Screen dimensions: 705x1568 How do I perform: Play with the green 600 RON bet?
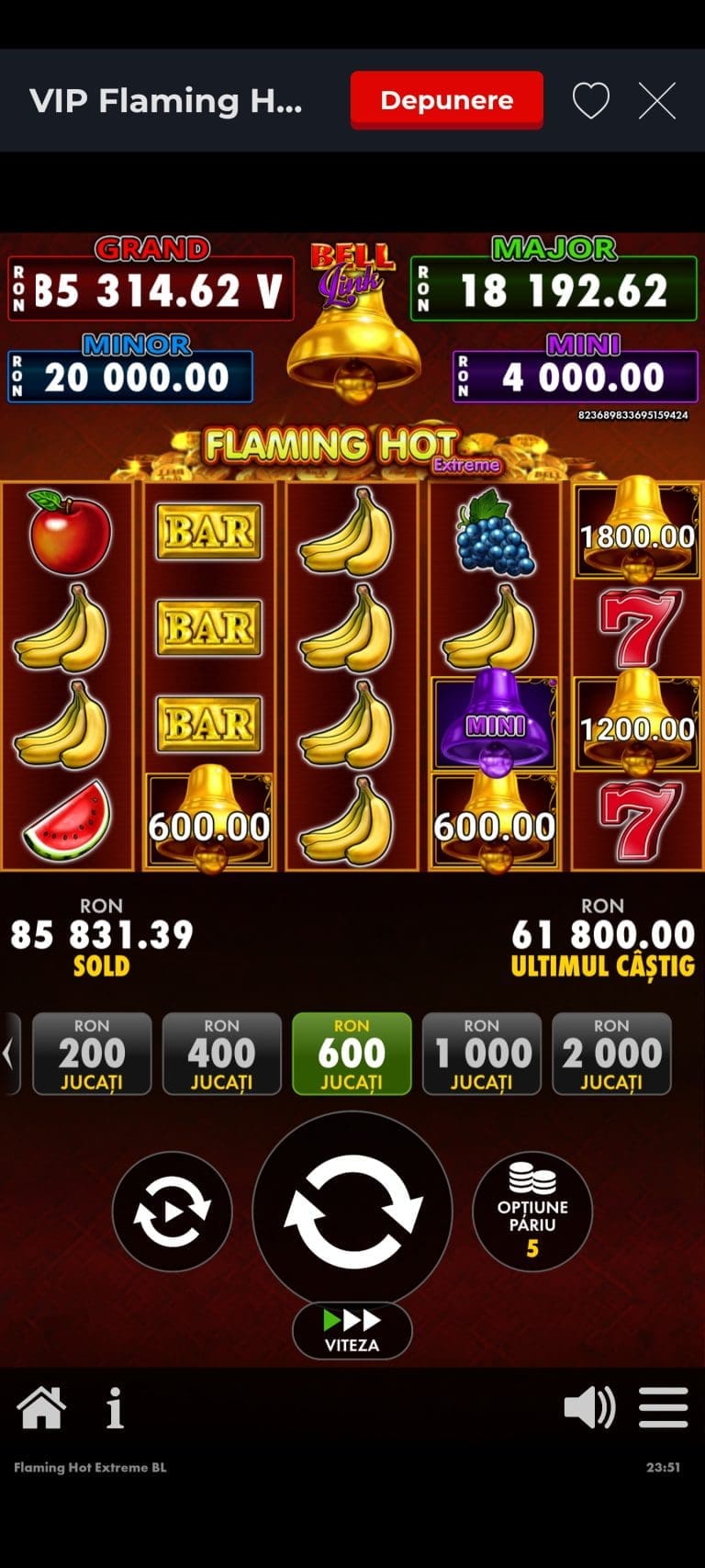352,1053
